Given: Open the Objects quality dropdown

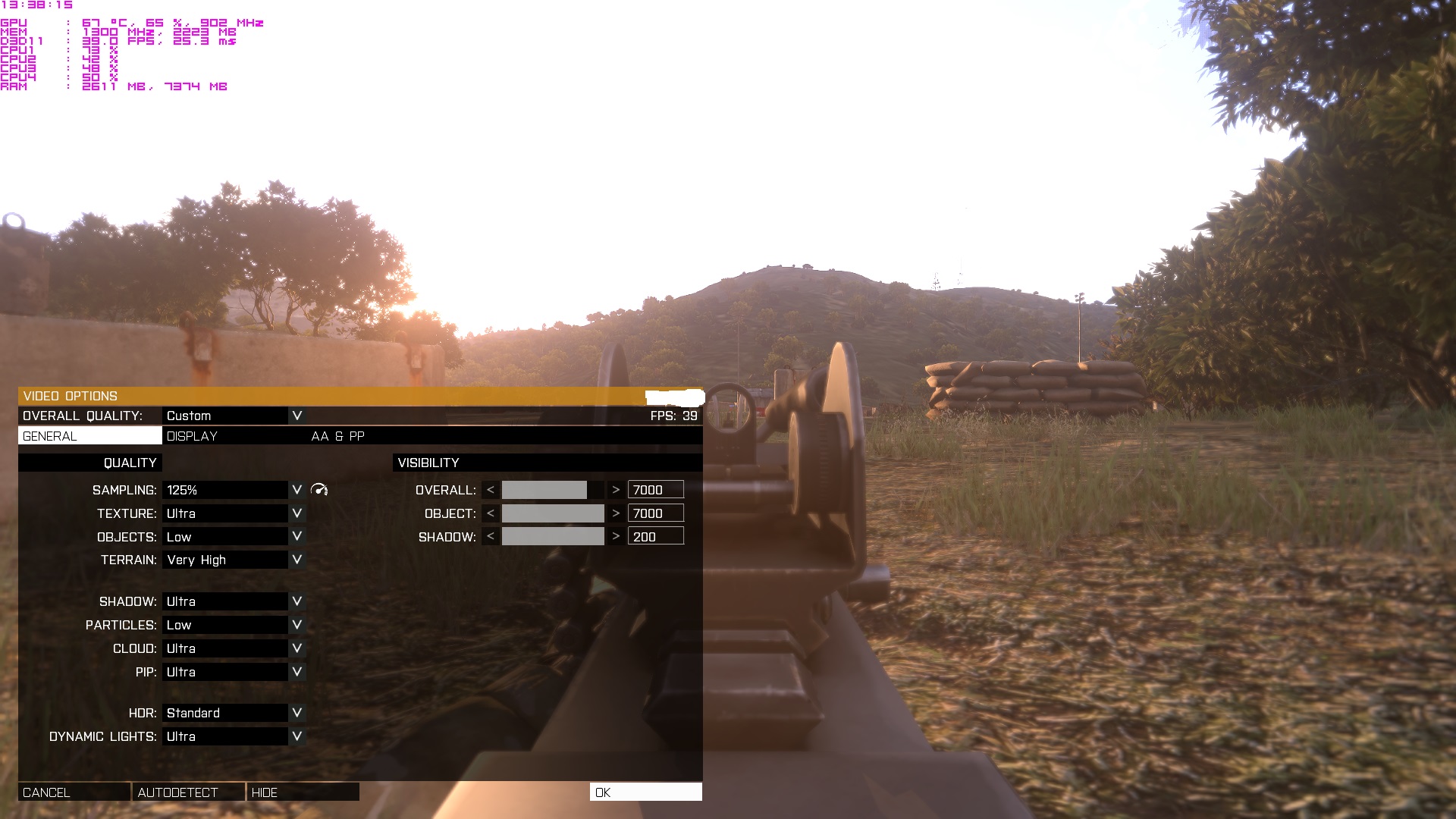Looking at the screenshot, I should [297, 536].
